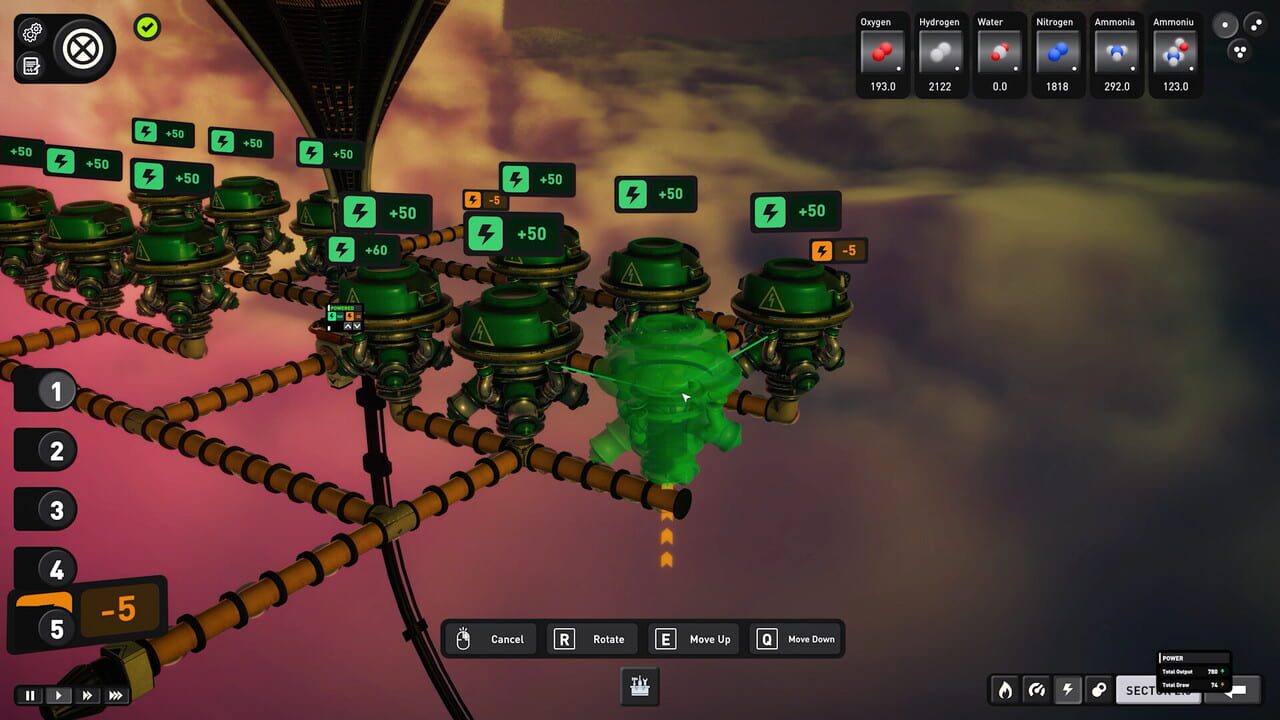Open the SECTOR selector at bottom right
1280x720 pixels.
click(1157, 690)
